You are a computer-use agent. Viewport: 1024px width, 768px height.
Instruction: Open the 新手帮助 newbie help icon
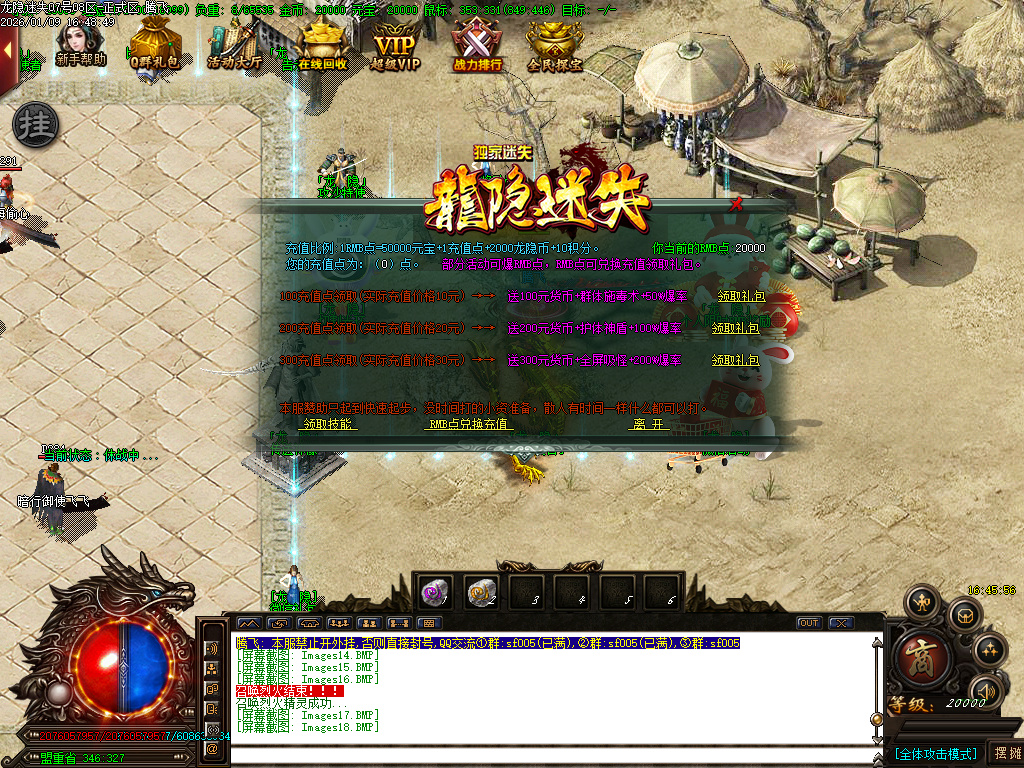(x=80, y=45)
